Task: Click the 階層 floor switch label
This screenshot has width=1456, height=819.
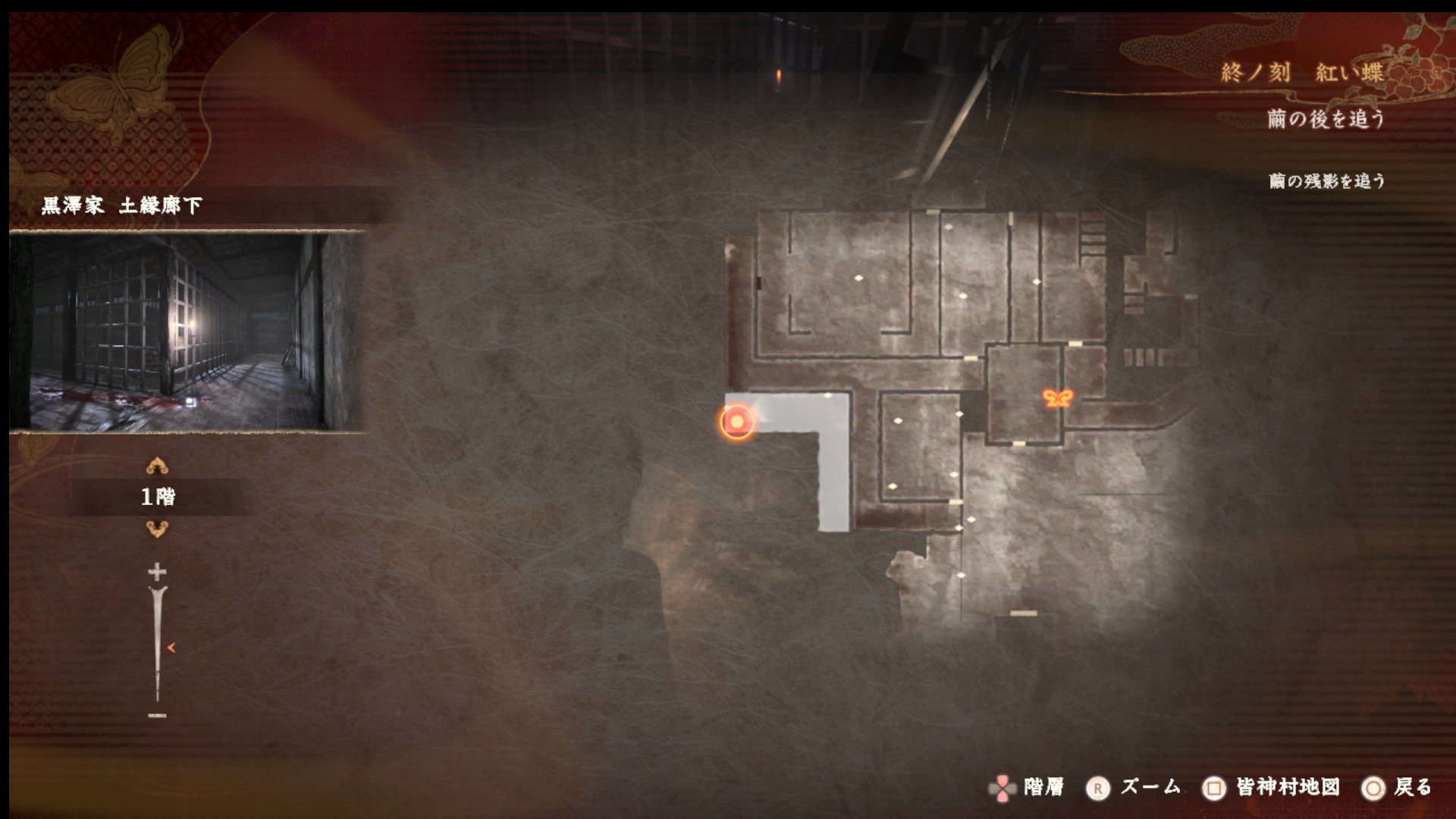Action: 1043,787
